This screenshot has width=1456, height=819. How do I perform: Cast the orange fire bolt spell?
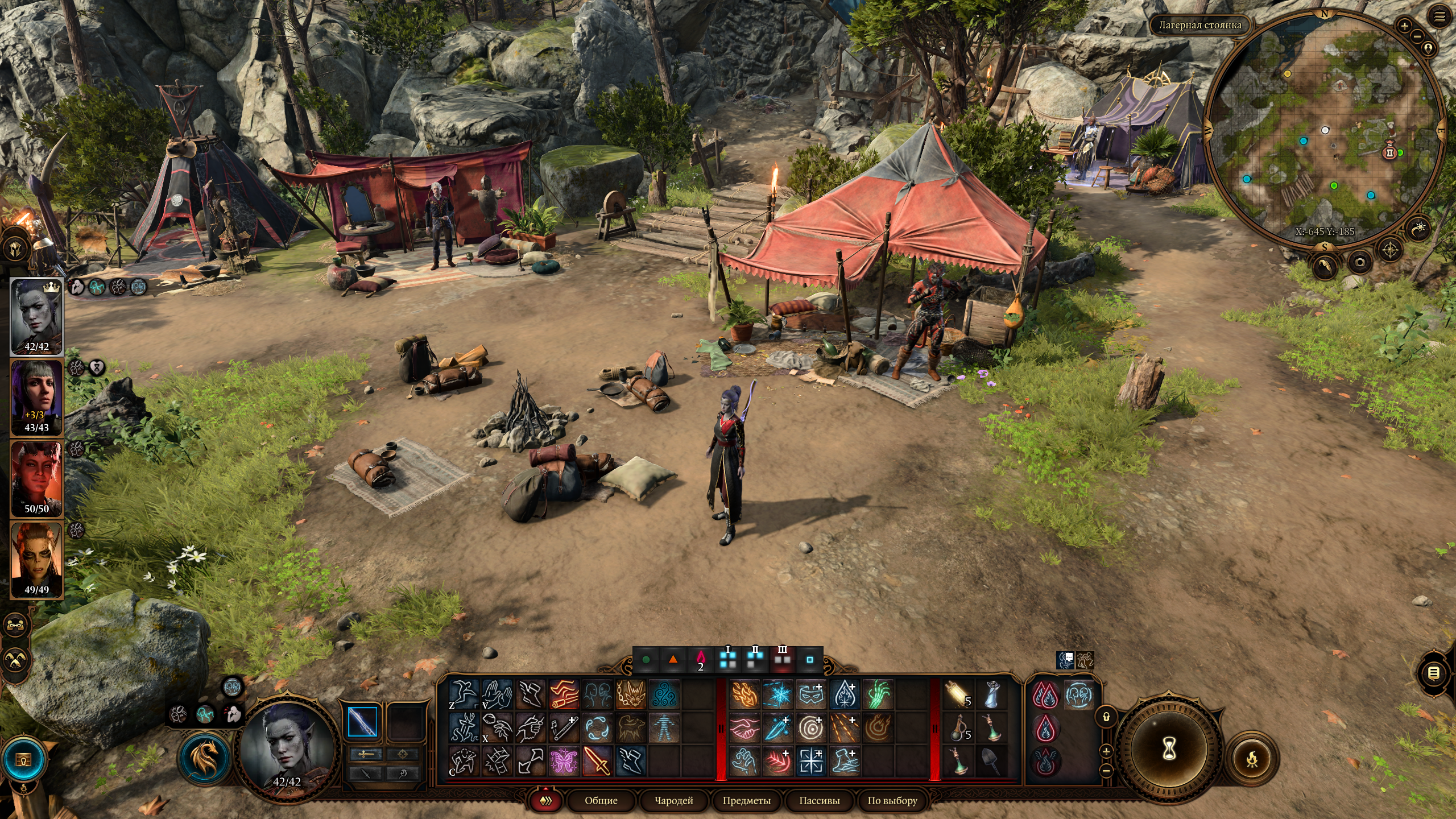[744, 694]
